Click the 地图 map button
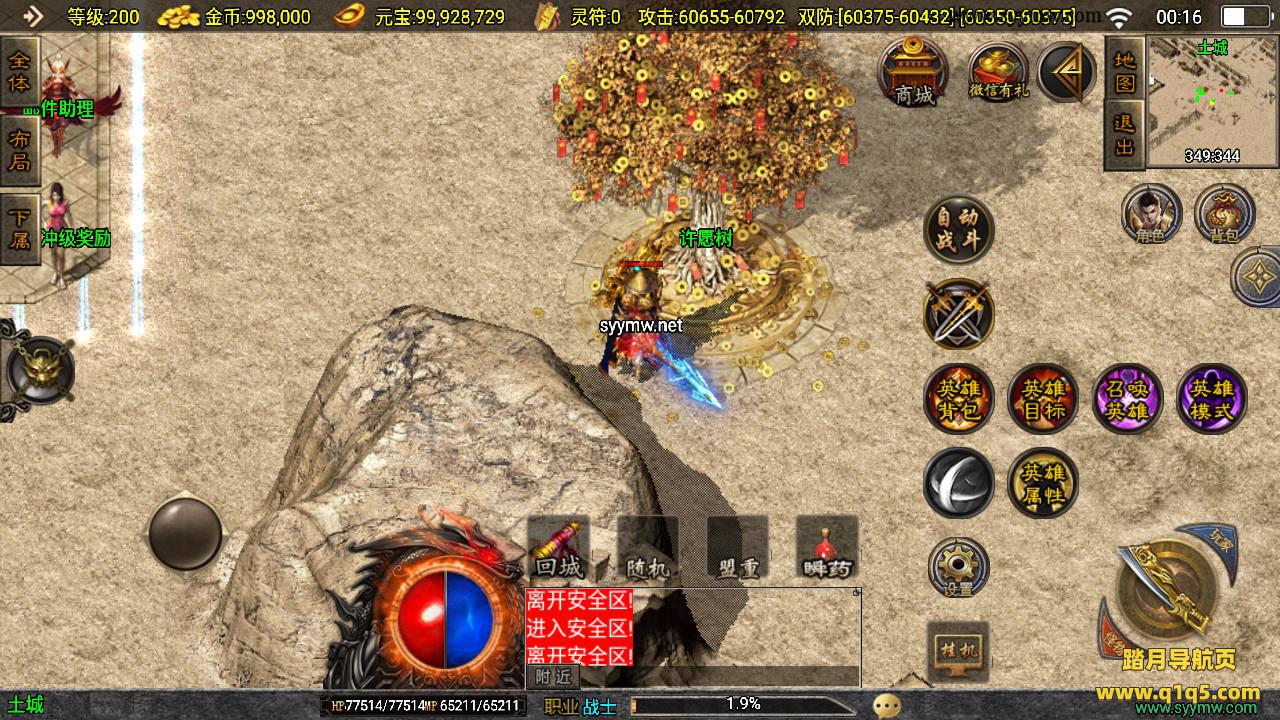Image resolution: width=1280 pixels, height=720 pixels. pos(1125,72)
